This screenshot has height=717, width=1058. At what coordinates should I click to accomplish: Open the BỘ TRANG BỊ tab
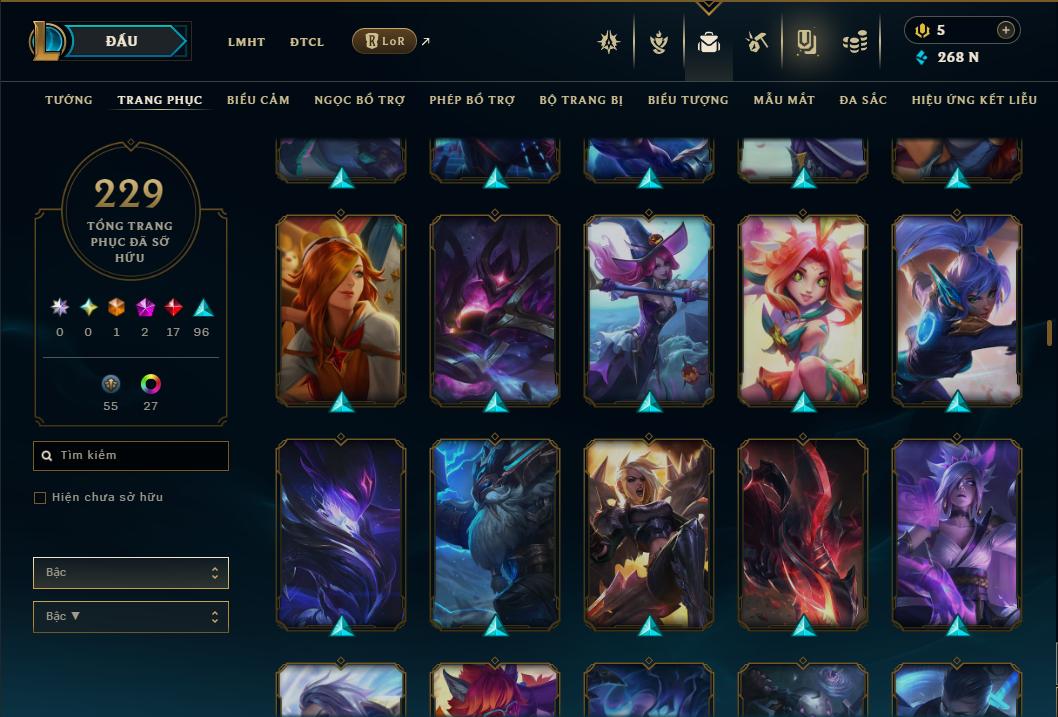pyautogui.click(x=581, y=100)
